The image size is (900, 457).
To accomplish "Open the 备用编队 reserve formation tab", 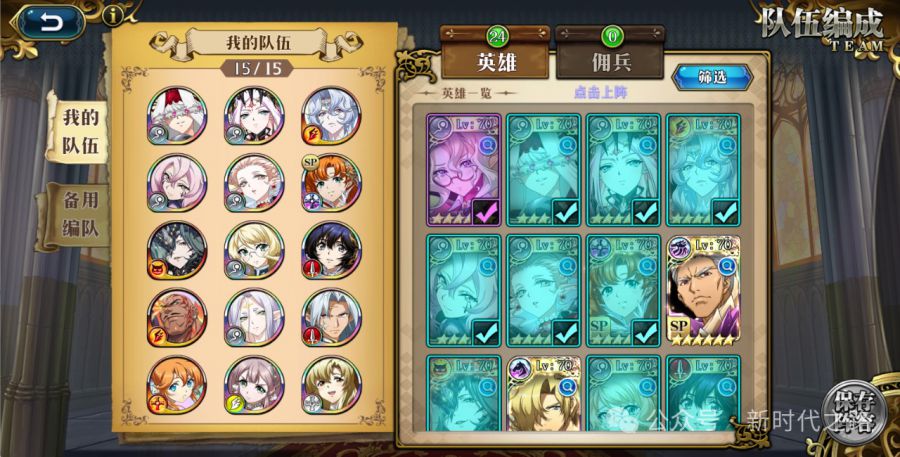I will [81, 214].
